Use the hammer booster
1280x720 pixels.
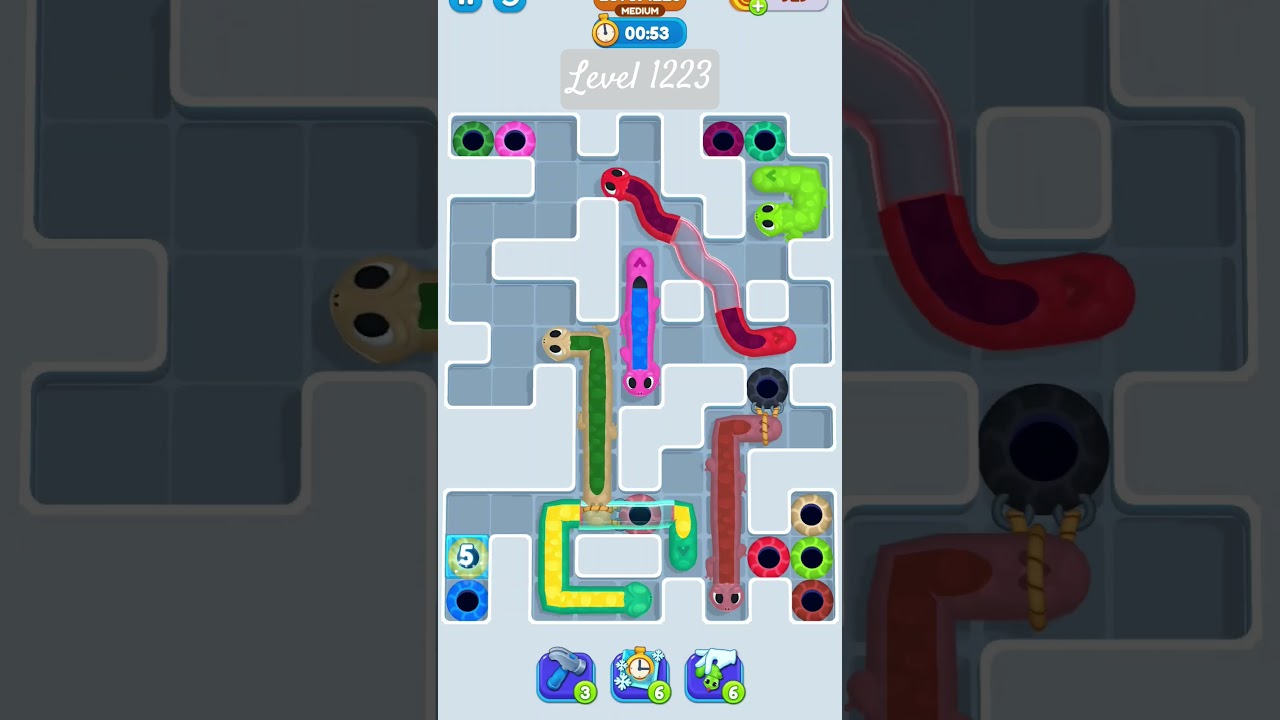566,675
